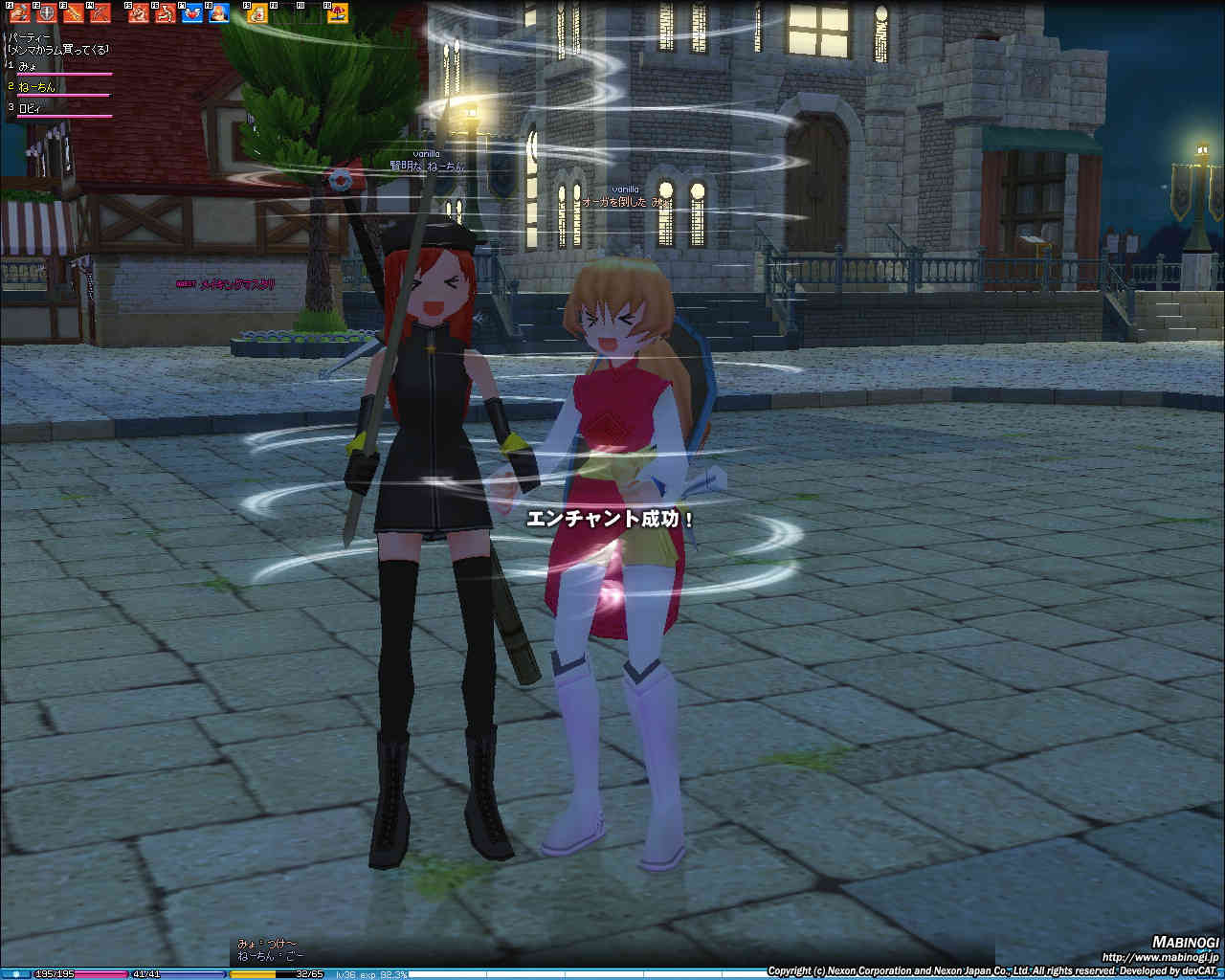The width and height of the screenshot is (1225, 980).
Task: Select the F8 blue character portrait skill
Action: tap(219, 12)
